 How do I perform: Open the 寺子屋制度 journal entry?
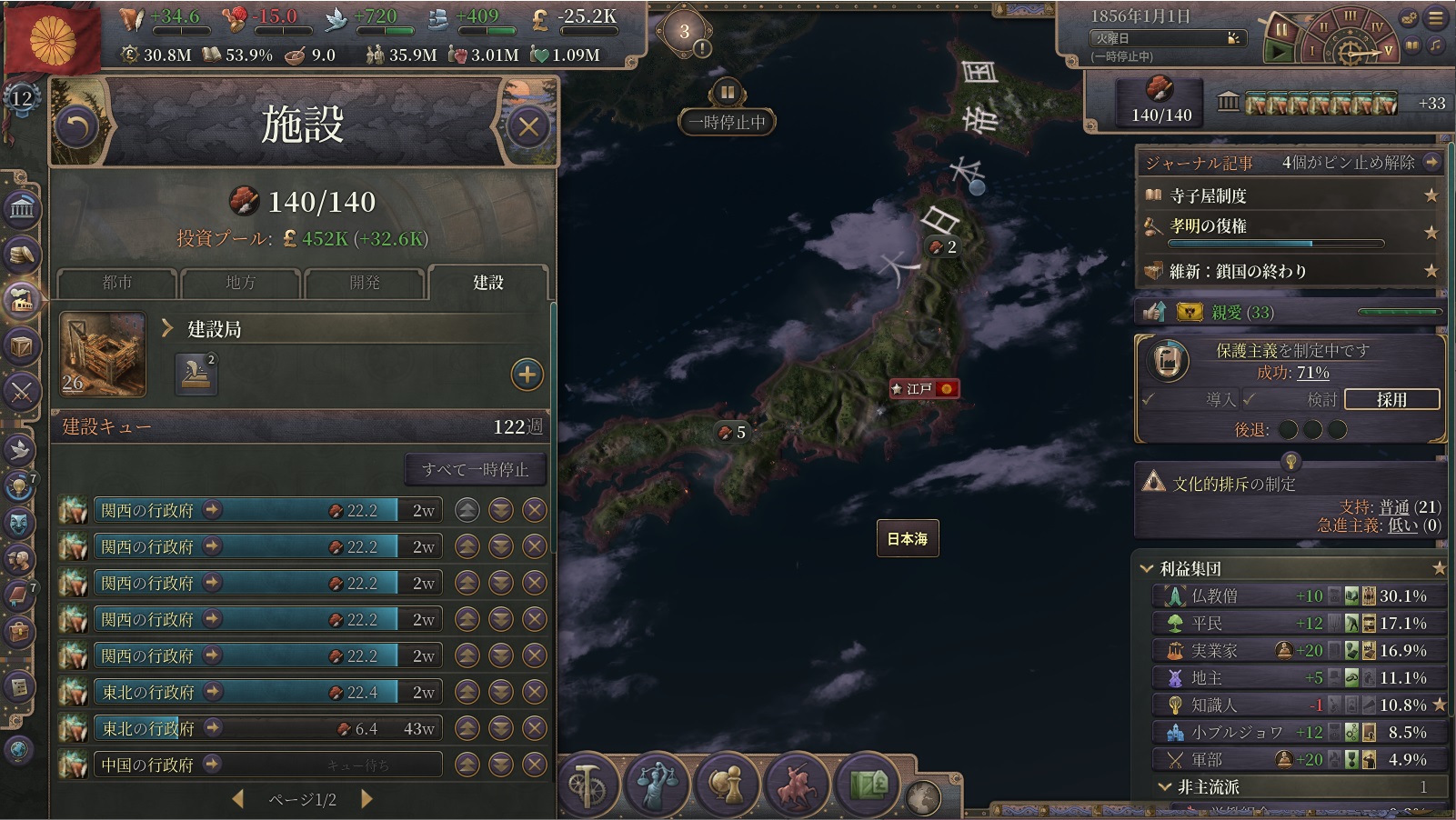click(x=1208, y=195)
